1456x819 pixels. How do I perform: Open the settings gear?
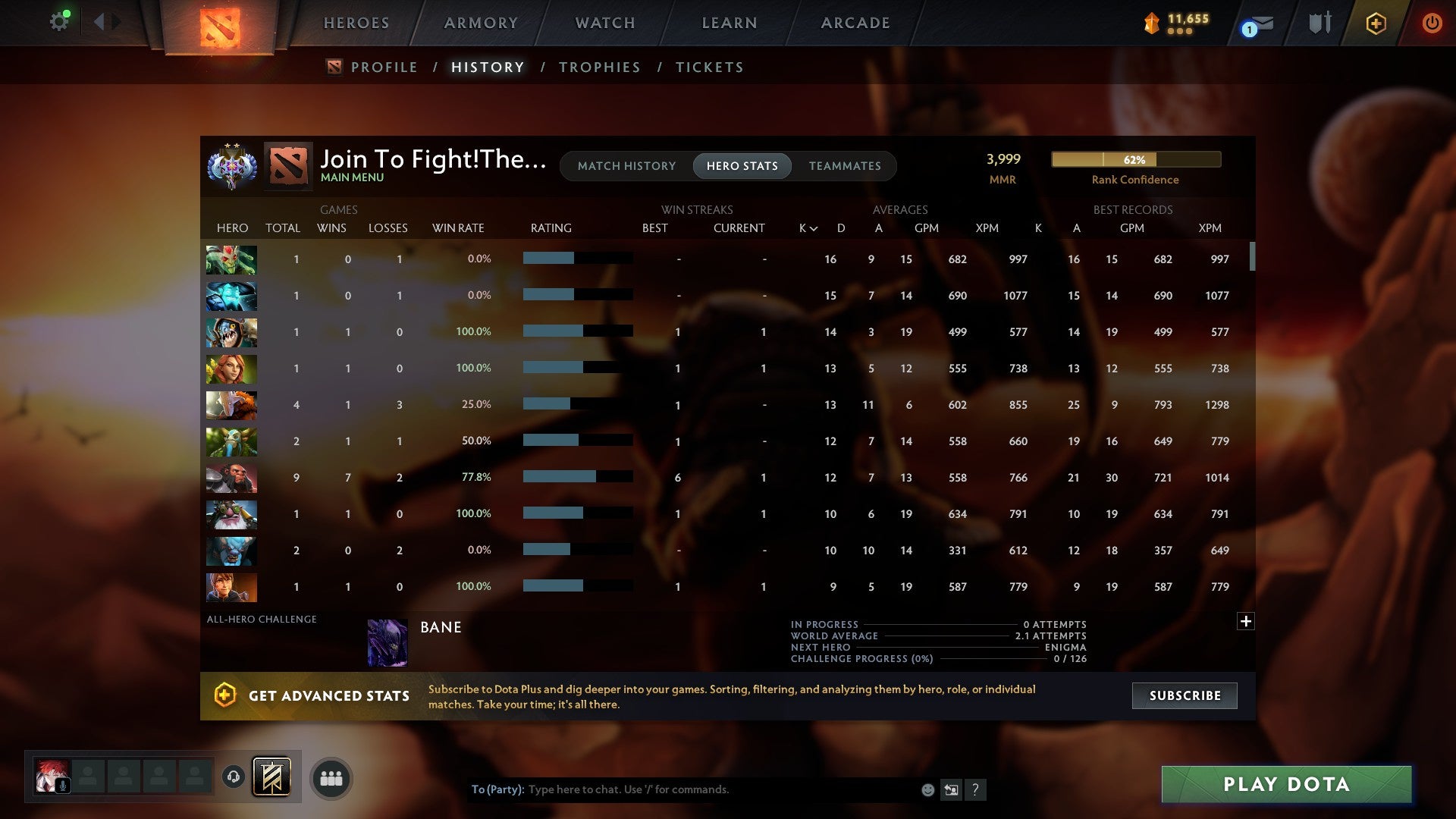point(59,20)
